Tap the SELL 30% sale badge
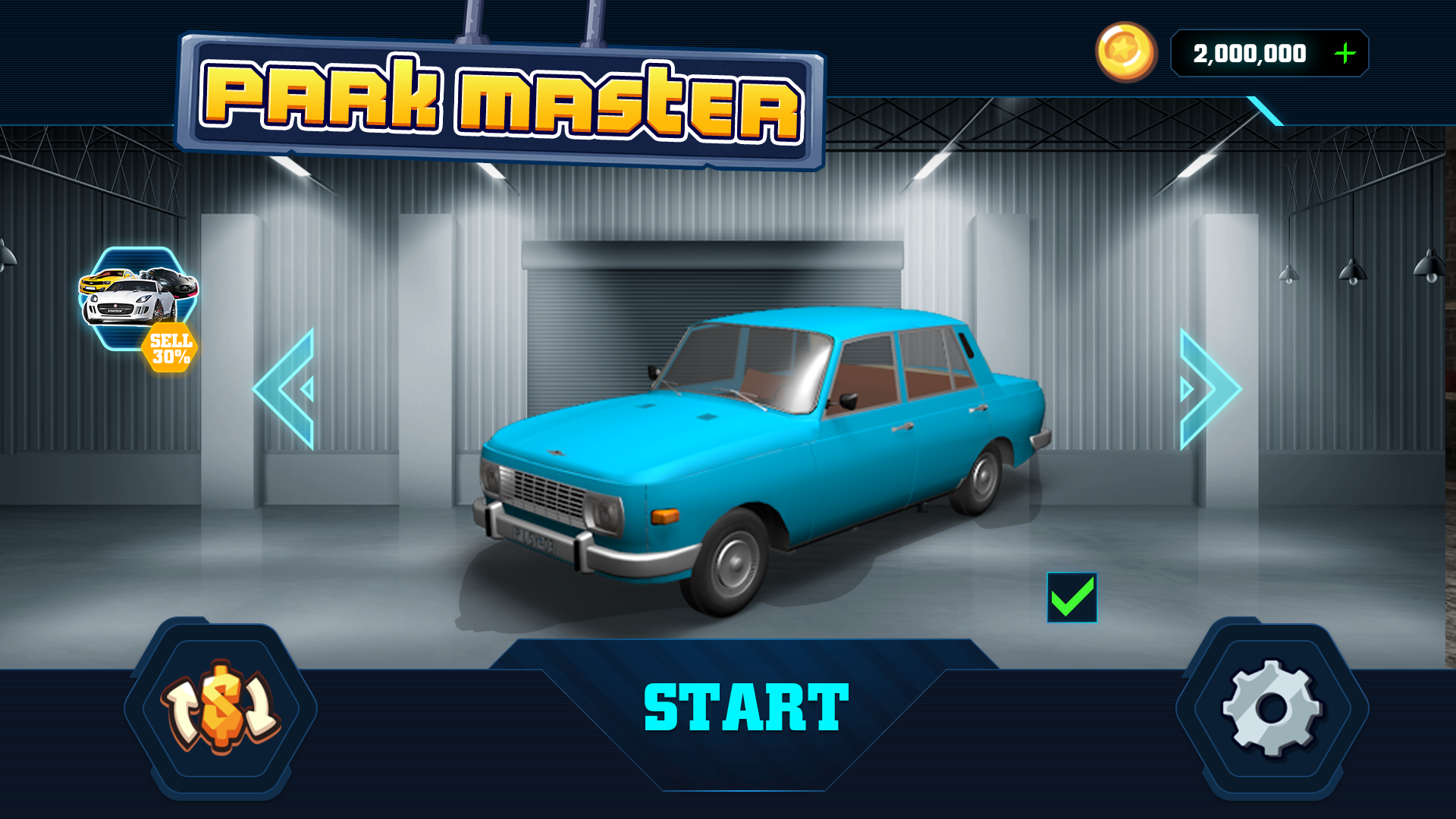 point(170,347)
